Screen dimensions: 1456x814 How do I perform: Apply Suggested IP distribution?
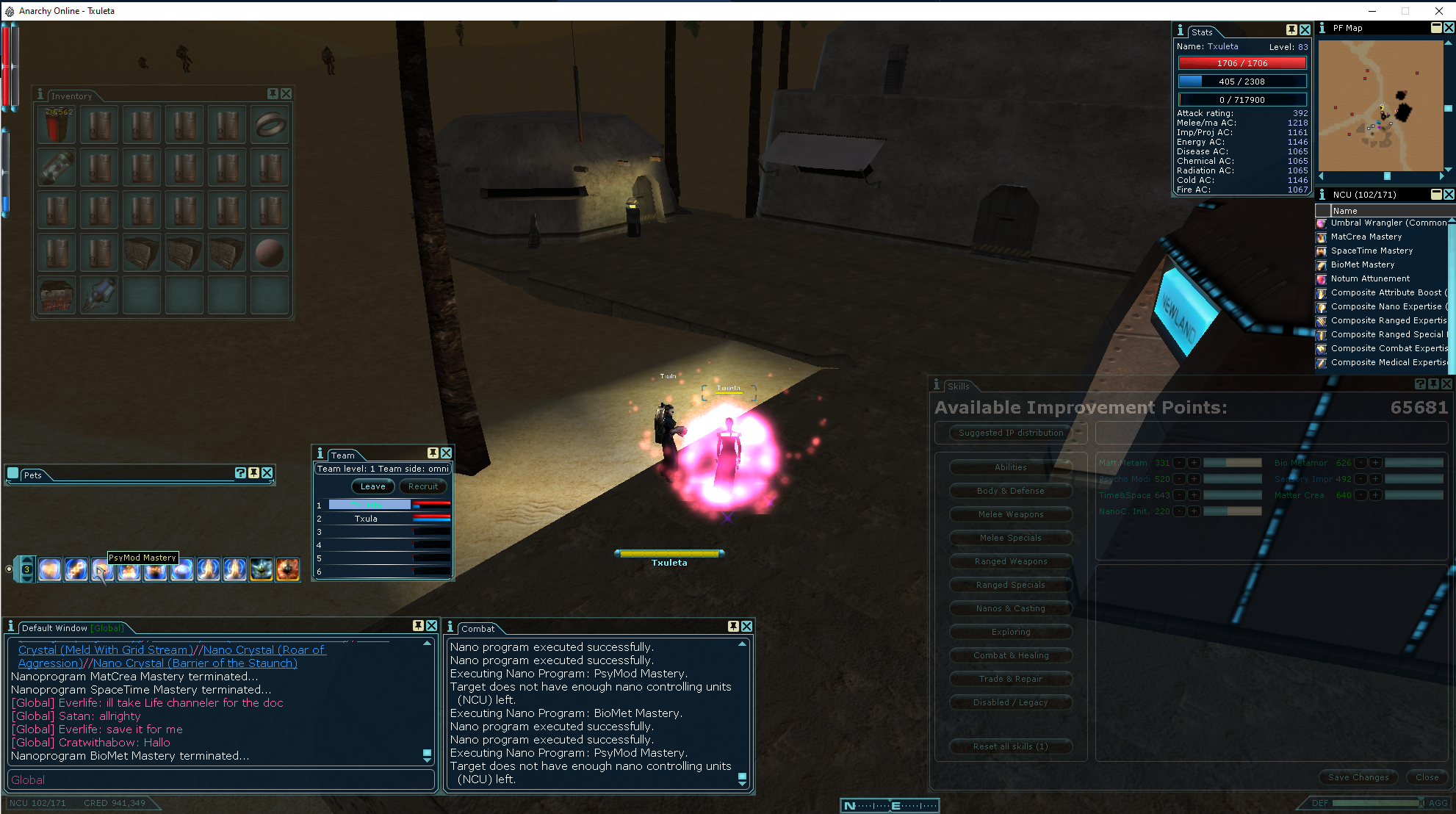tap(1010, 433)
